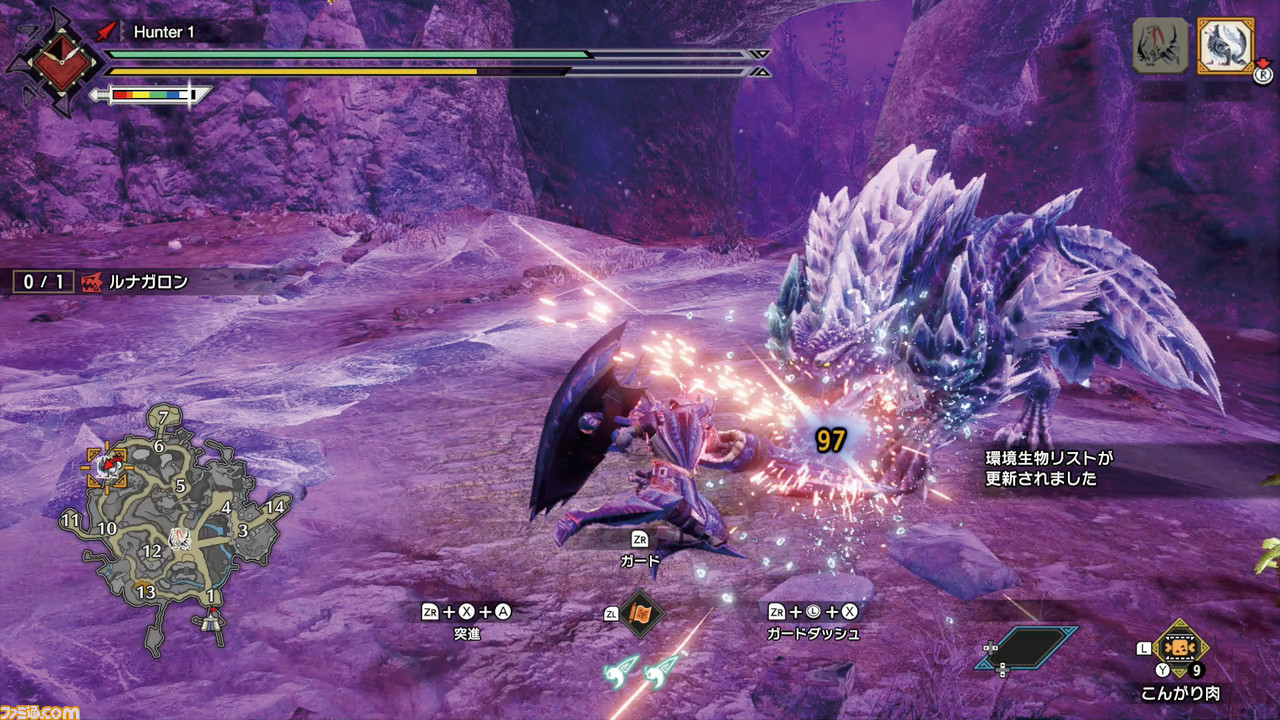The width and height of the screenshot is (1280, 720).
Task: Choose the highlighted Lunagaron monster icon
Action: tap(1225, 46)
